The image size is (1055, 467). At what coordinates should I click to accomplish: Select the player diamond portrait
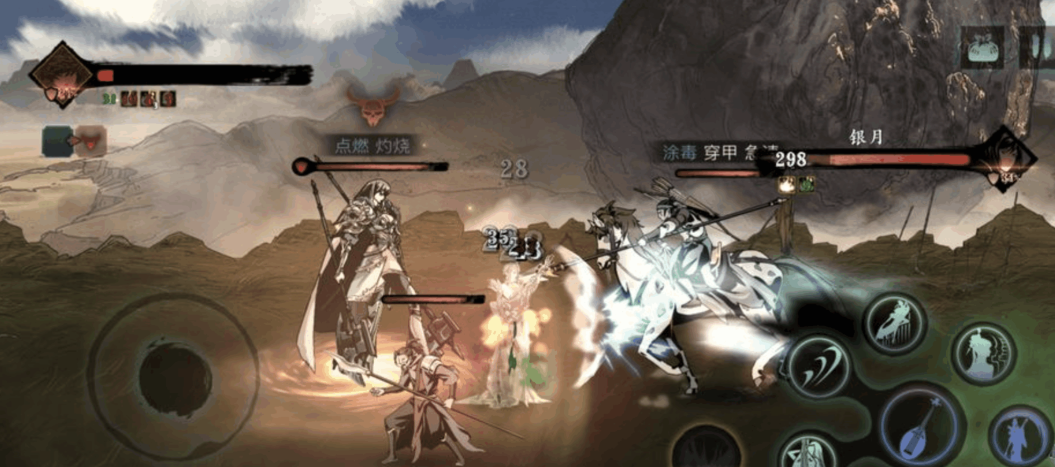point(62,76)
